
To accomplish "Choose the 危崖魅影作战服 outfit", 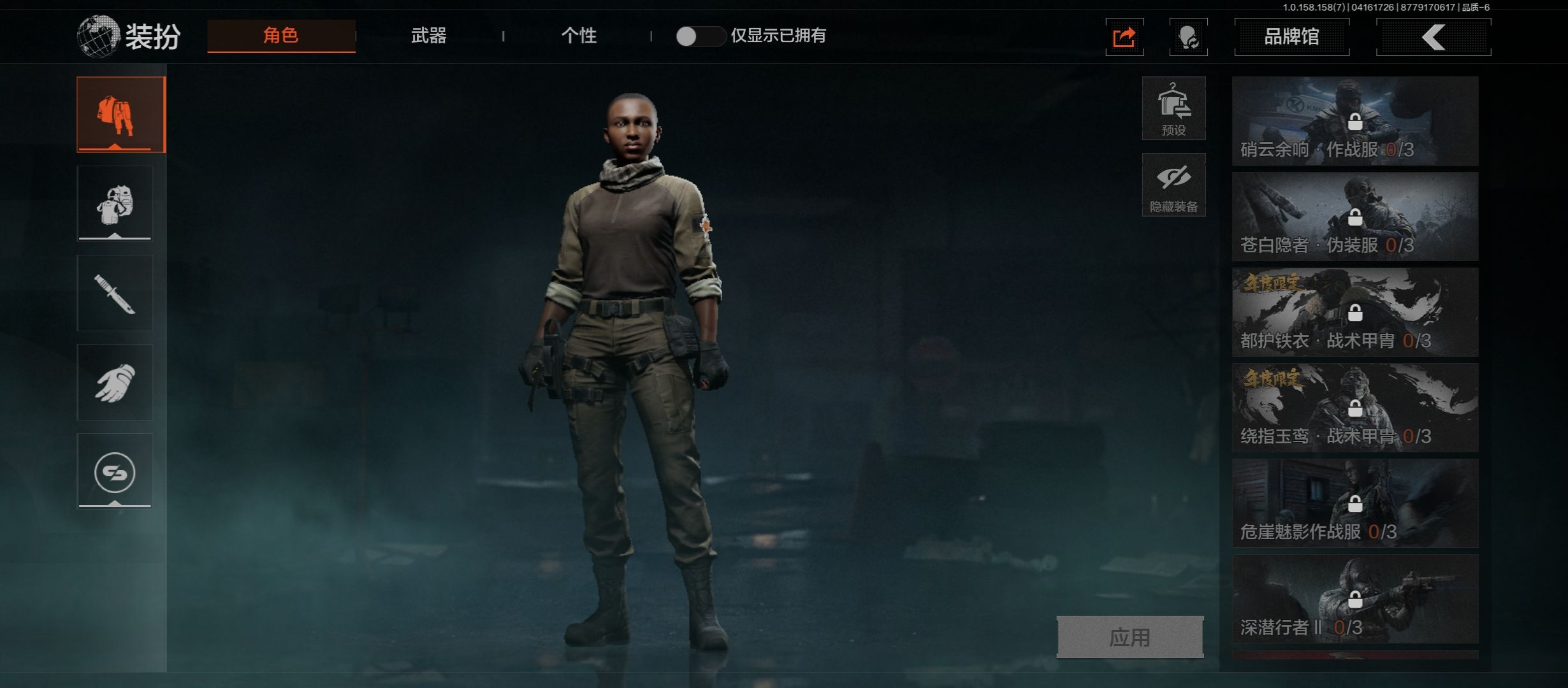I will tap(1355, 503).
